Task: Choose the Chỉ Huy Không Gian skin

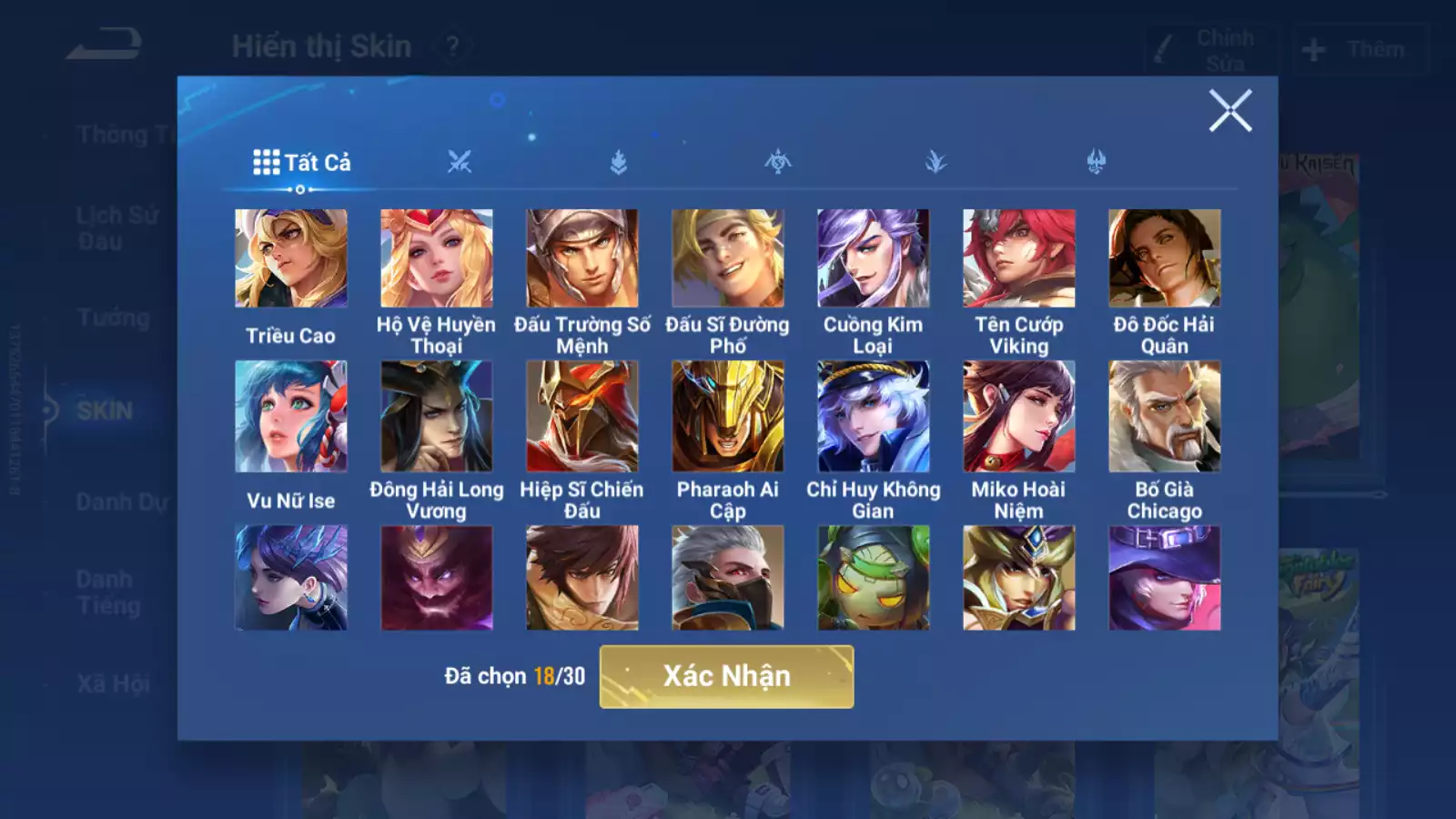Action: pos(874,417)
